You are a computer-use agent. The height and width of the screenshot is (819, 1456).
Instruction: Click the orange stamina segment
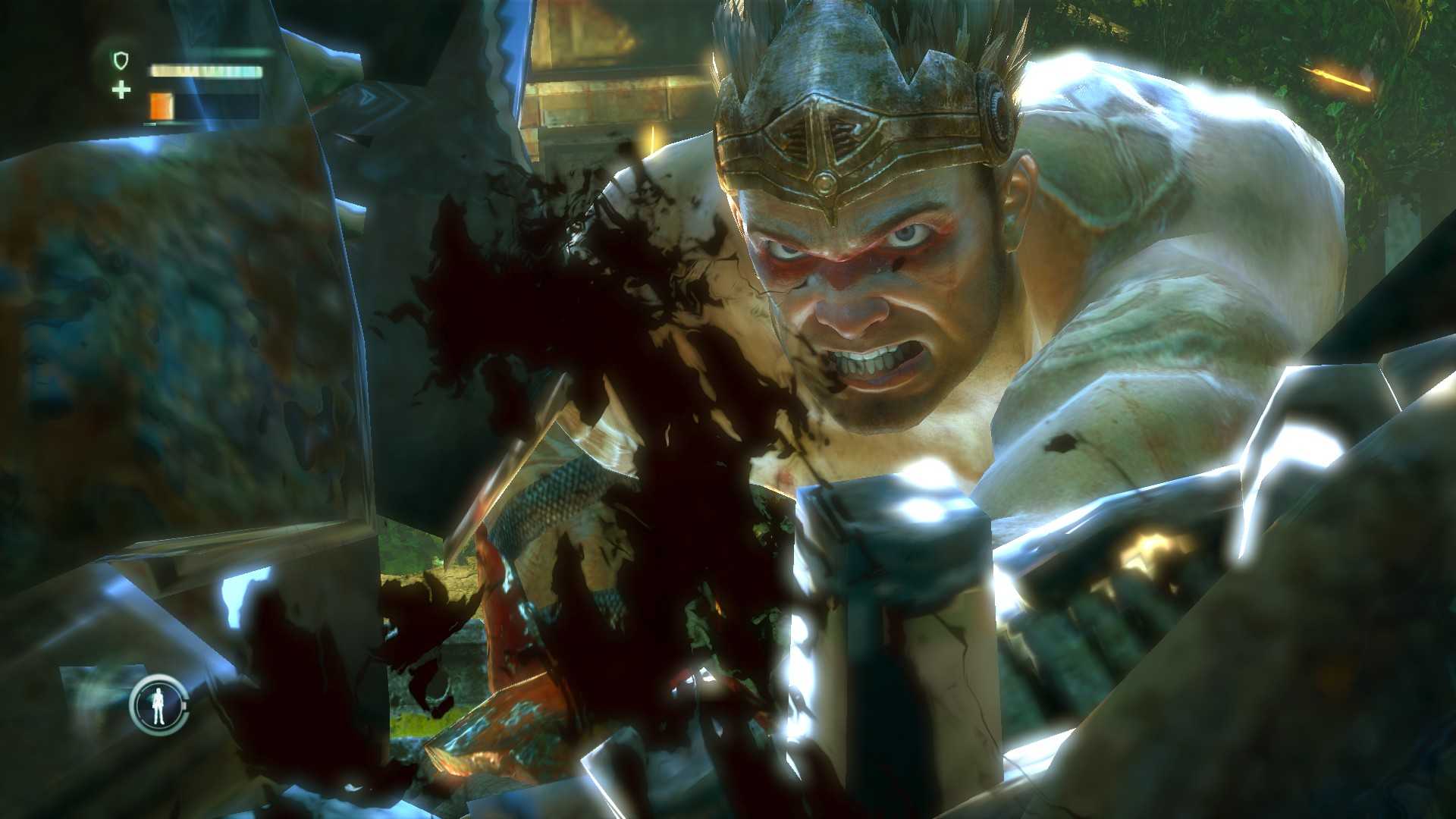click(161, 105)
